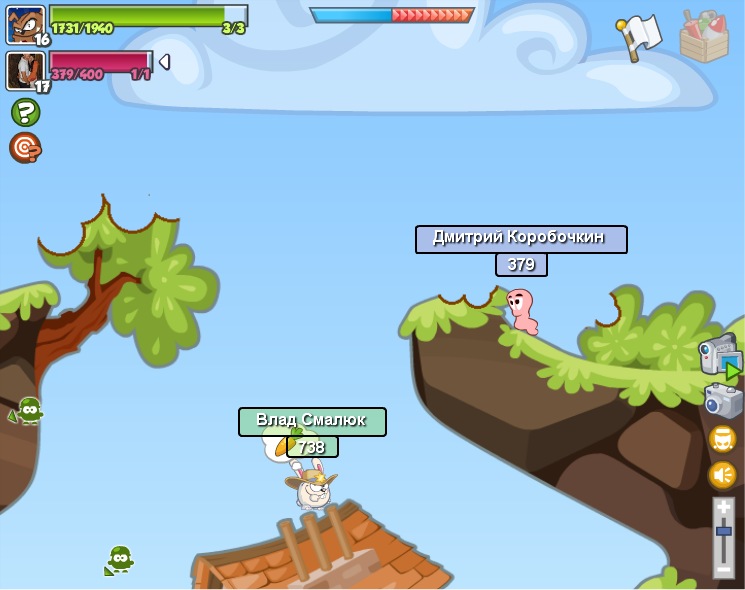Click the blue zoom slider handle
Image resolution: width=745 pixels, height=590 pixels.
click(x=723, y=531)
